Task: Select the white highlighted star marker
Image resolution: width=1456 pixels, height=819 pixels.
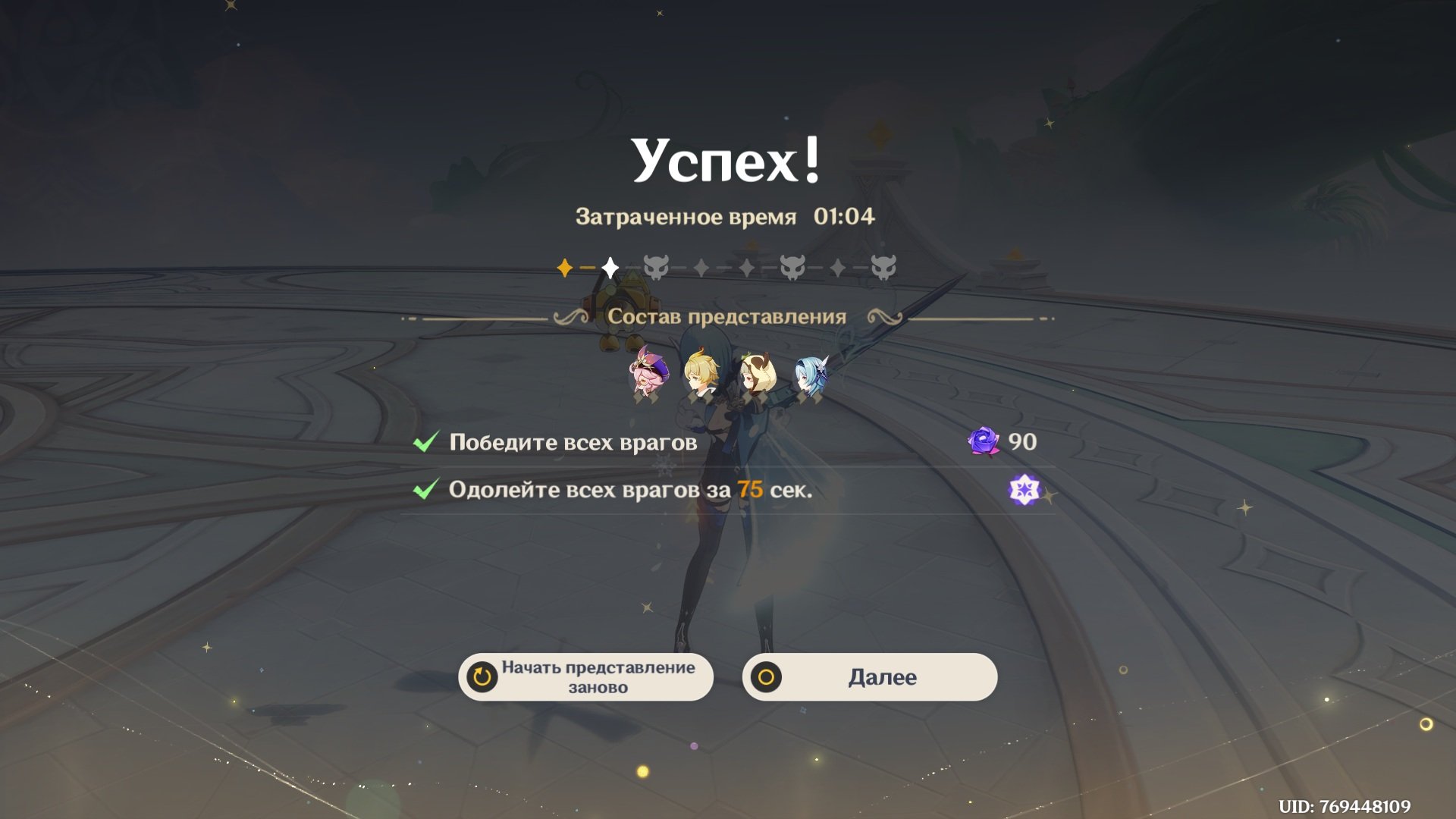Action: pyautogui.click(x=609, y=266)
